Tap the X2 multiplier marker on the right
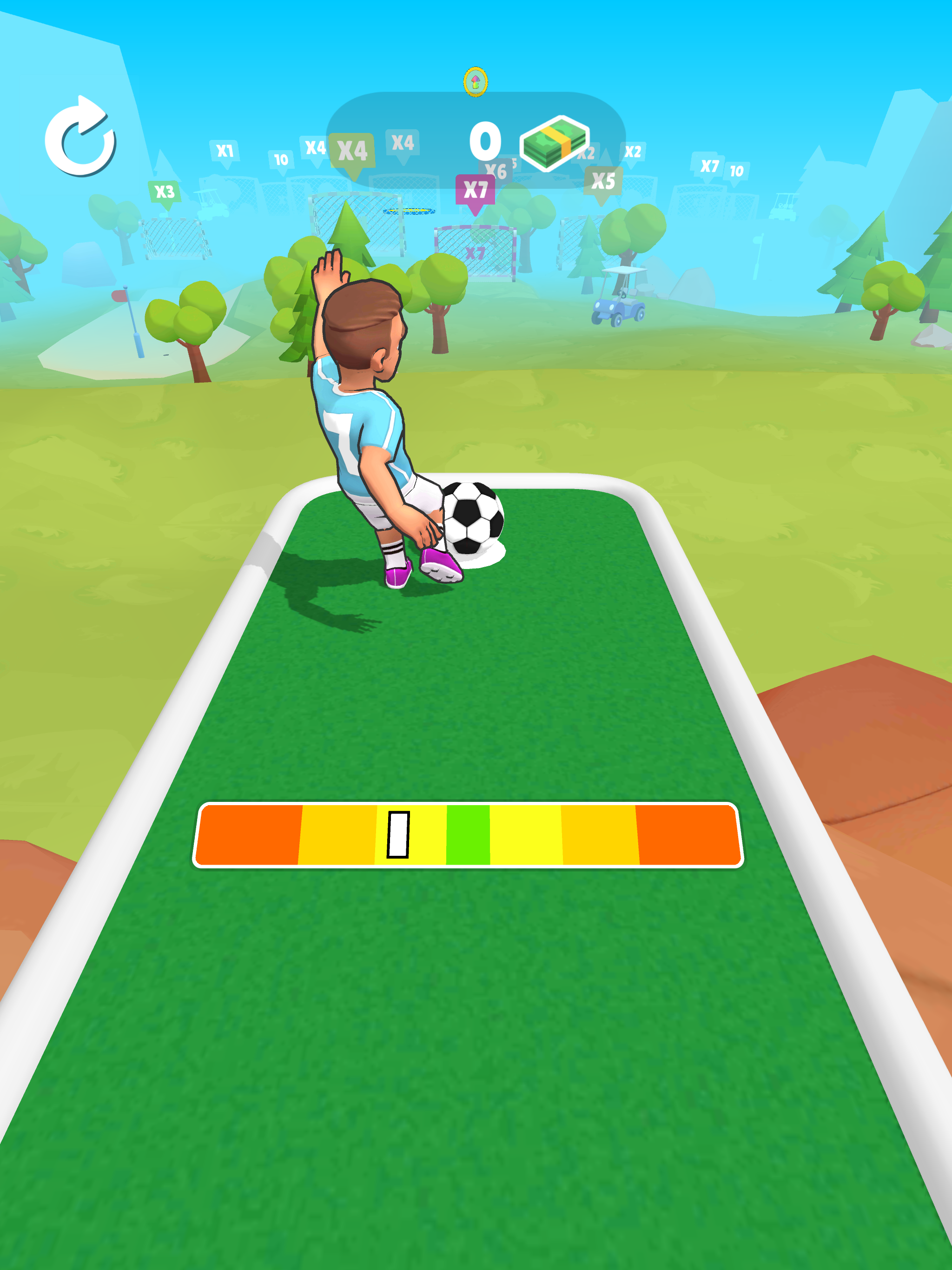Screen dimensions: 952x1270 pos(632,151)
